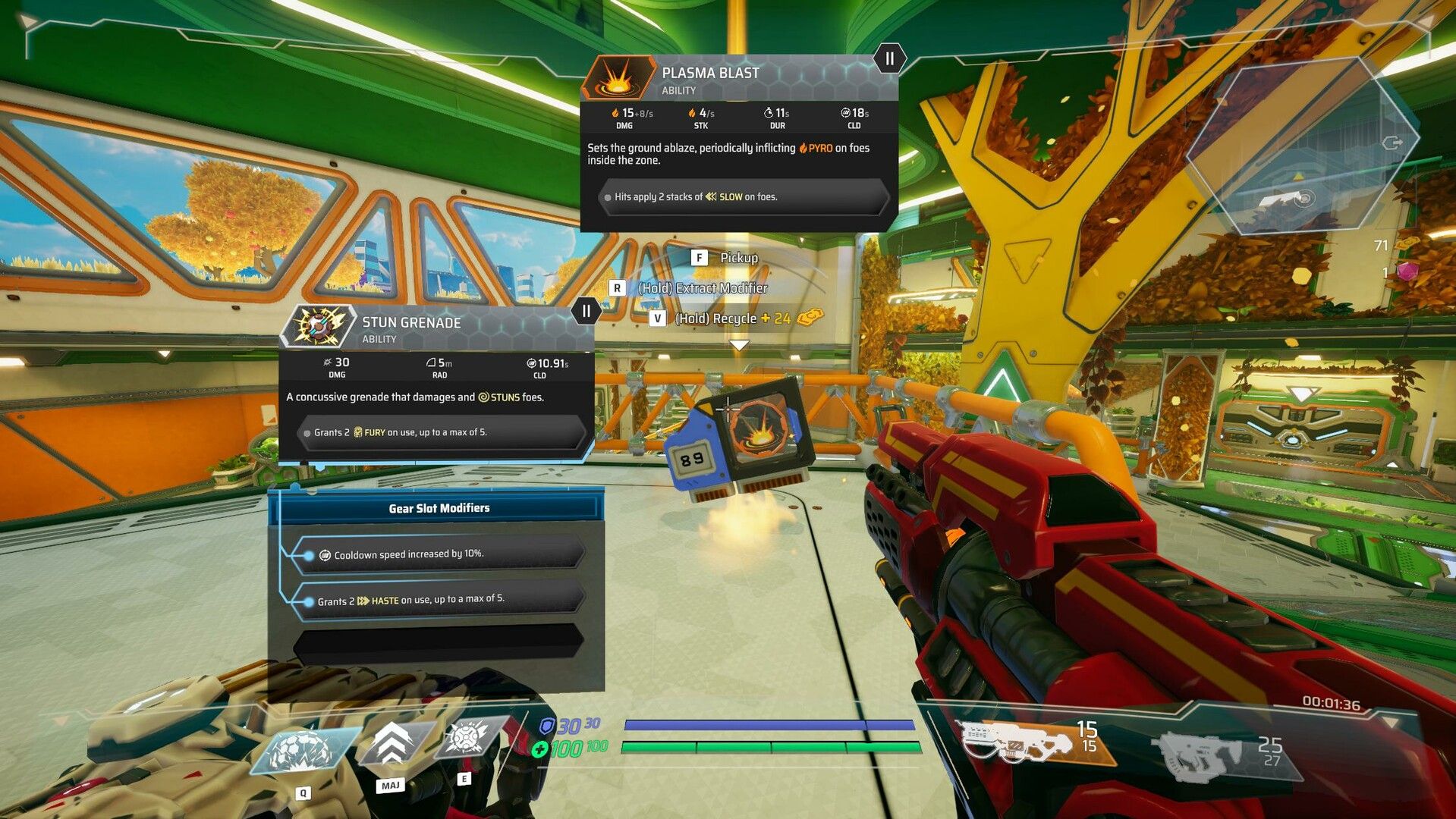
Task: Select the SLOW debuff icon in Plasma Blast tooltip
Action: [709, 196]
